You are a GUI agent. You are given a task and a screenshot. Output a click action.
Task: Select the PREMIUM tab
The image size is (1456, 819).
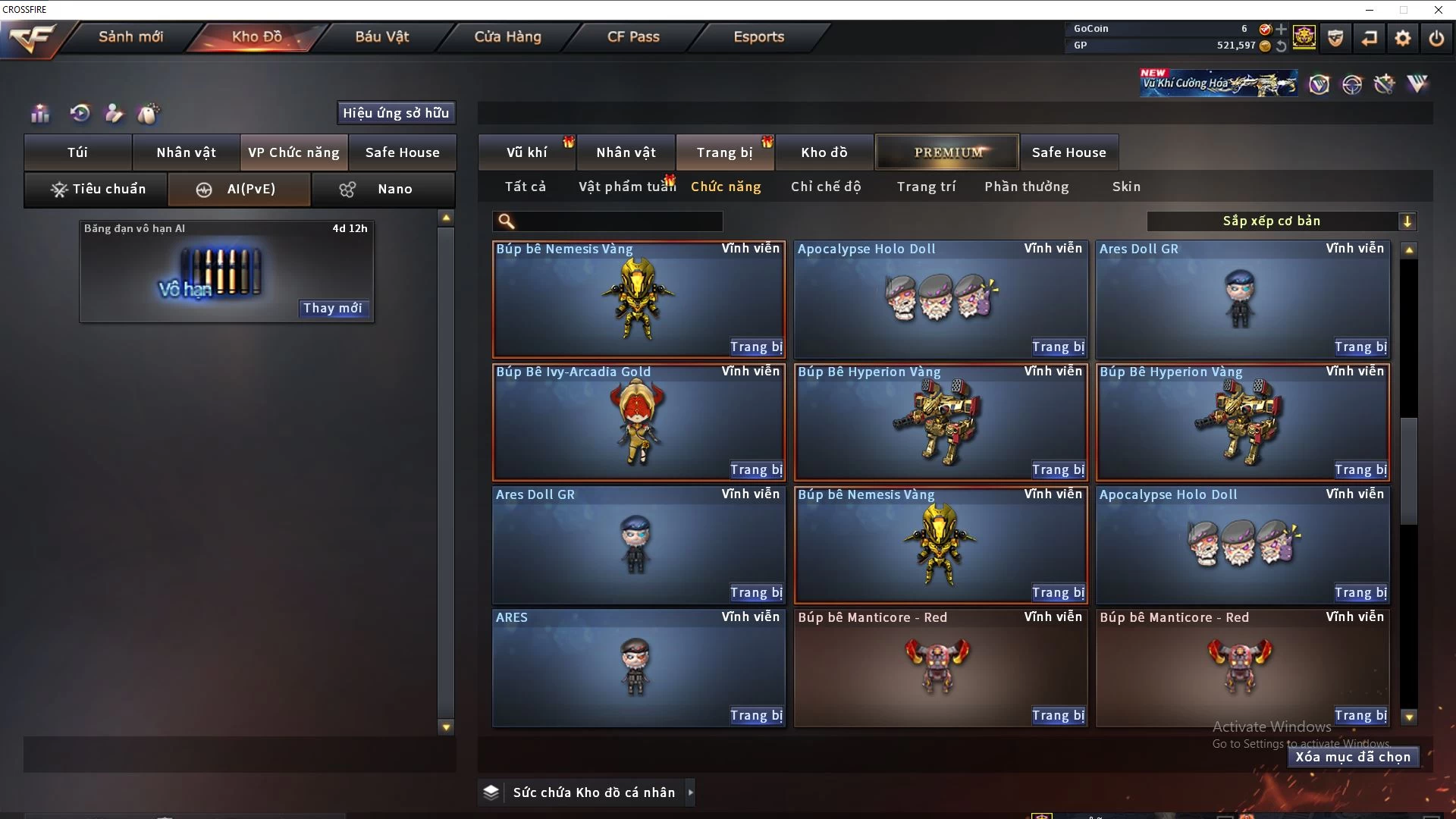pos(947,152)
